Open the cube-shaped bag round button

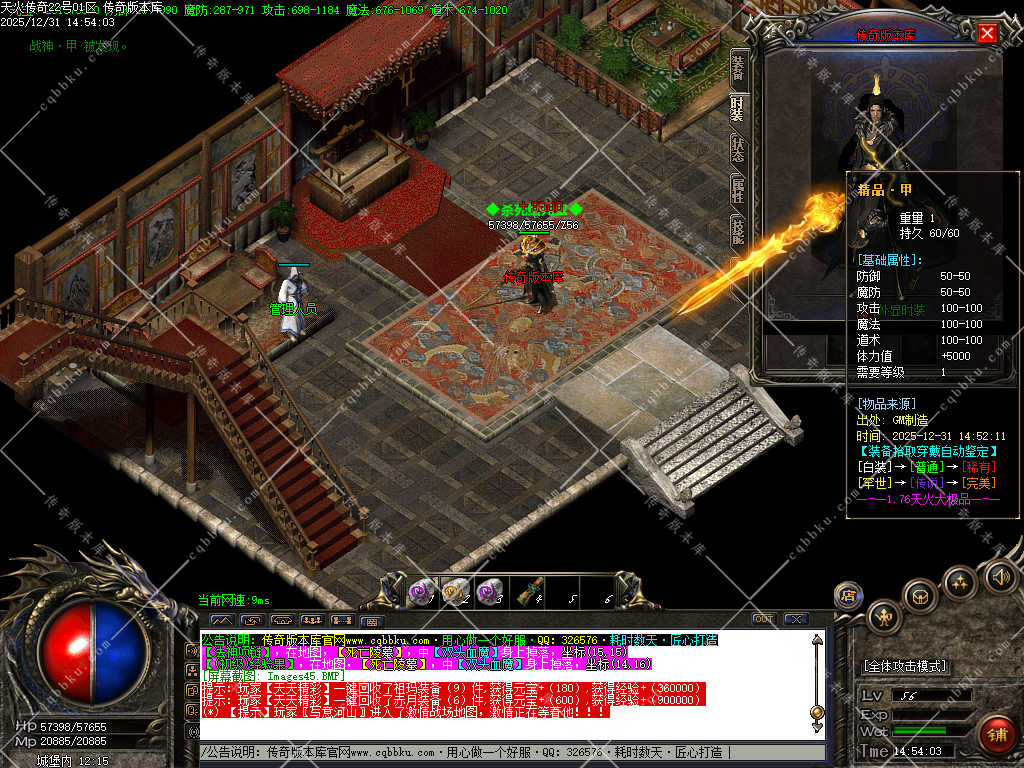coord(920,596)
